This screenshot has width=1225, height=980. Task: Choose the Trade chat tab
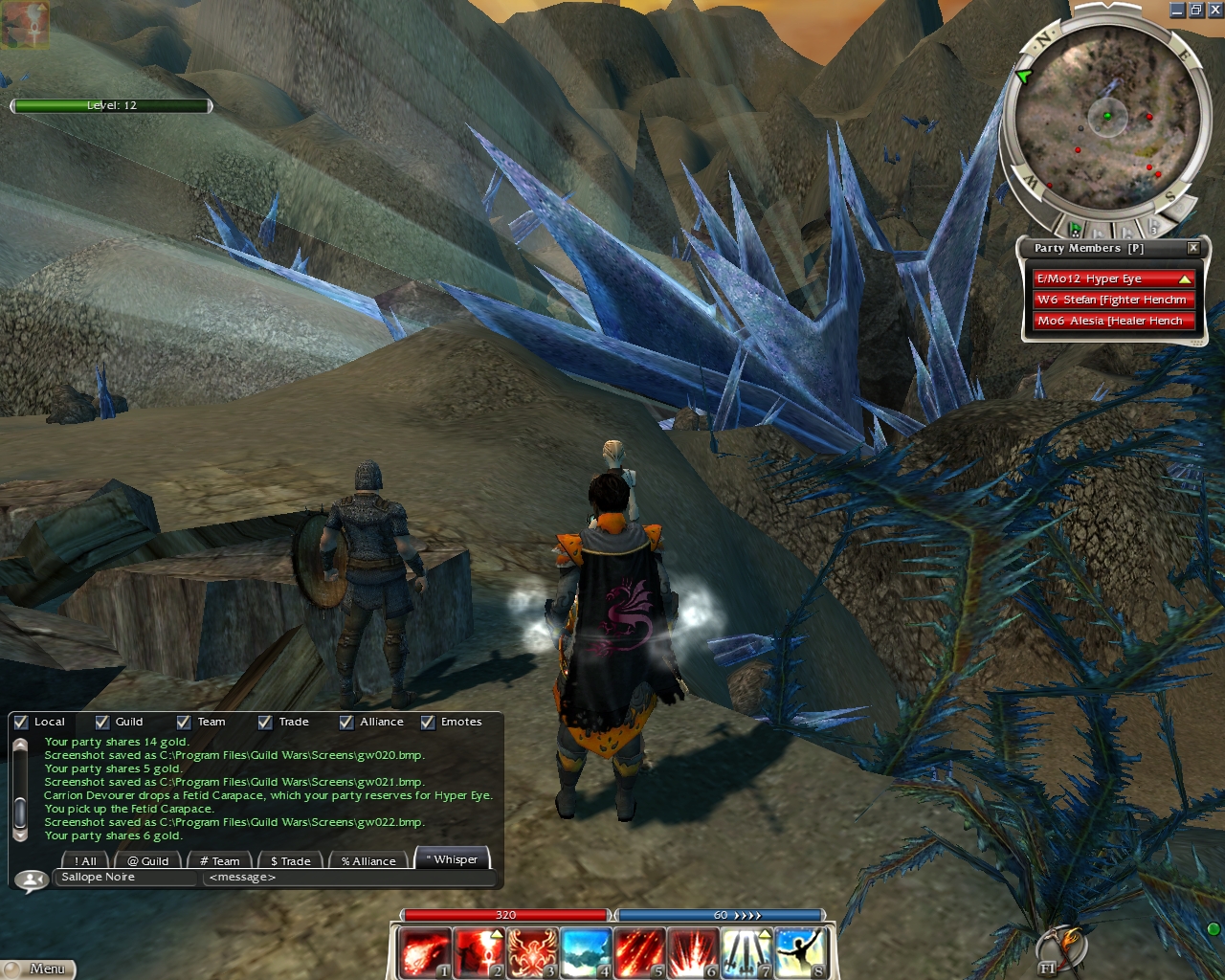[290, 861]
